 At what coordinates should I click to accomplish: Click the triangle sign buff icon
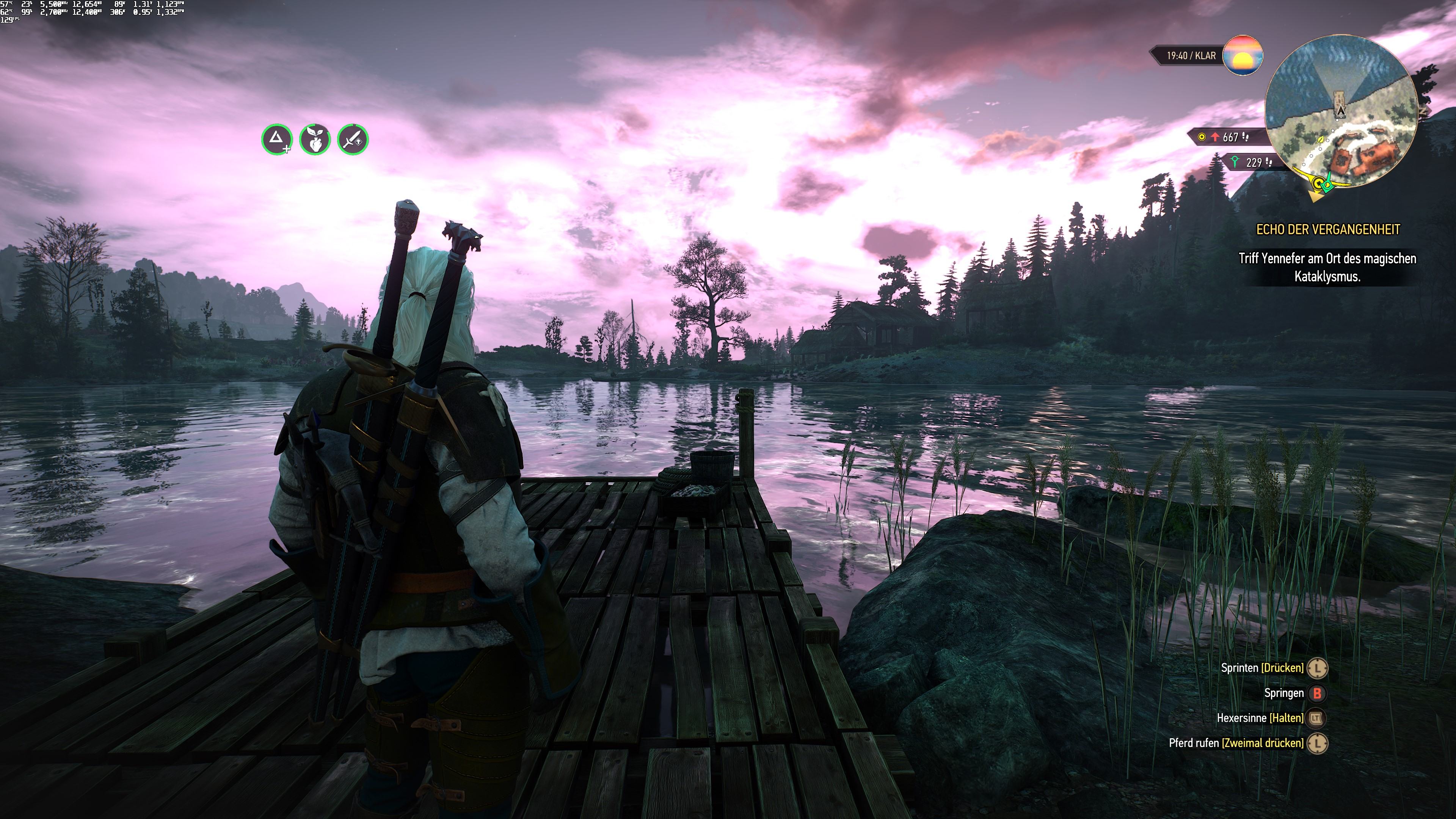coord(276,139)
